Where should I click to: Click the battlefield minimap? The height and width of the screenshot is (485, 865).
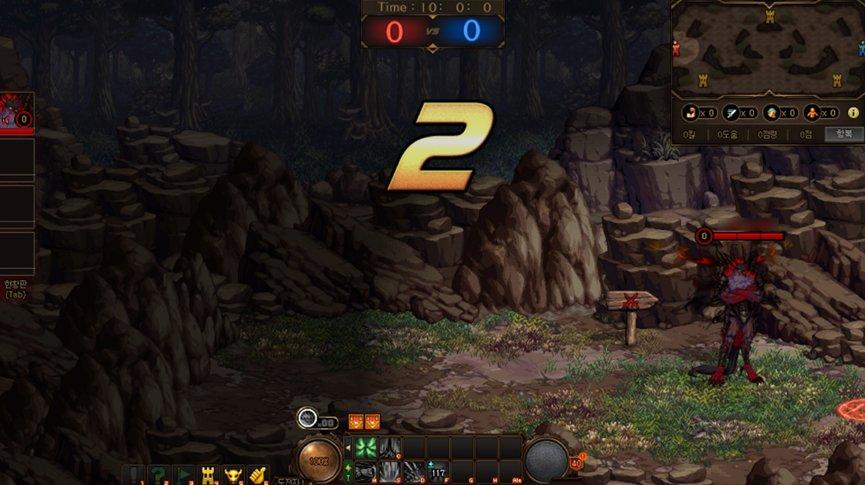pyautogui.click(x=768, y=49)
